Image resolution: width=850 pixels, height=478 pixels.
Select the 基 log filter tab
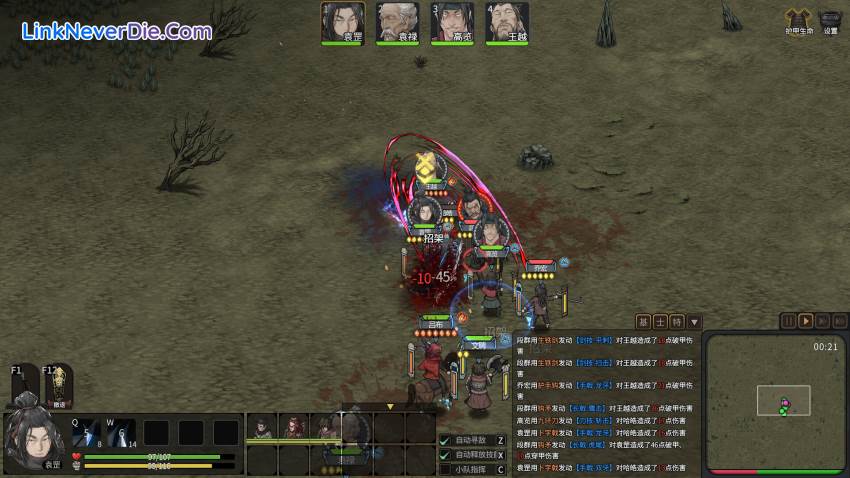tap(644, 322)
